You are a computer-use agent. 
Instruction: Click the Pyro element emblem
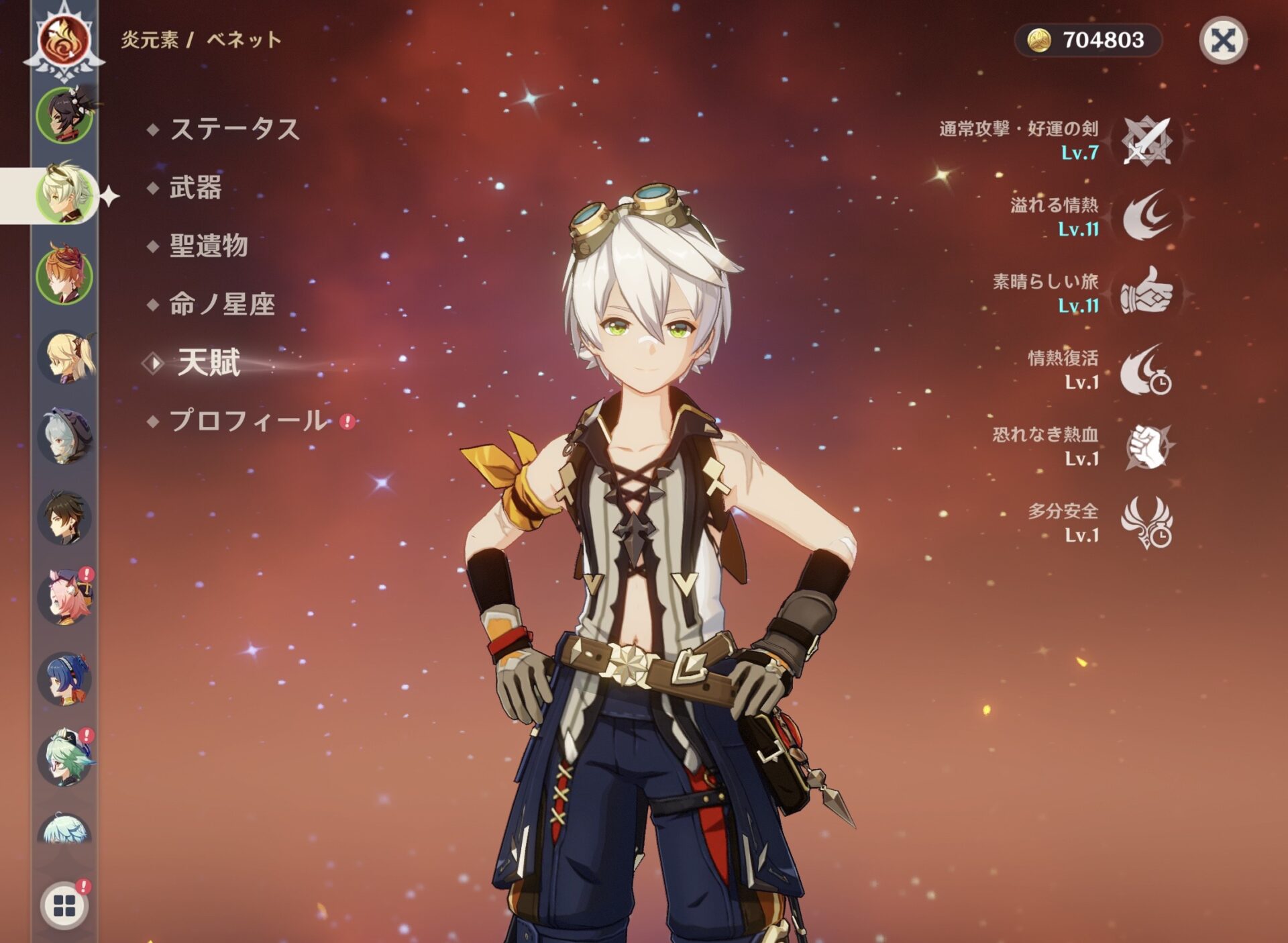(64, 40)
